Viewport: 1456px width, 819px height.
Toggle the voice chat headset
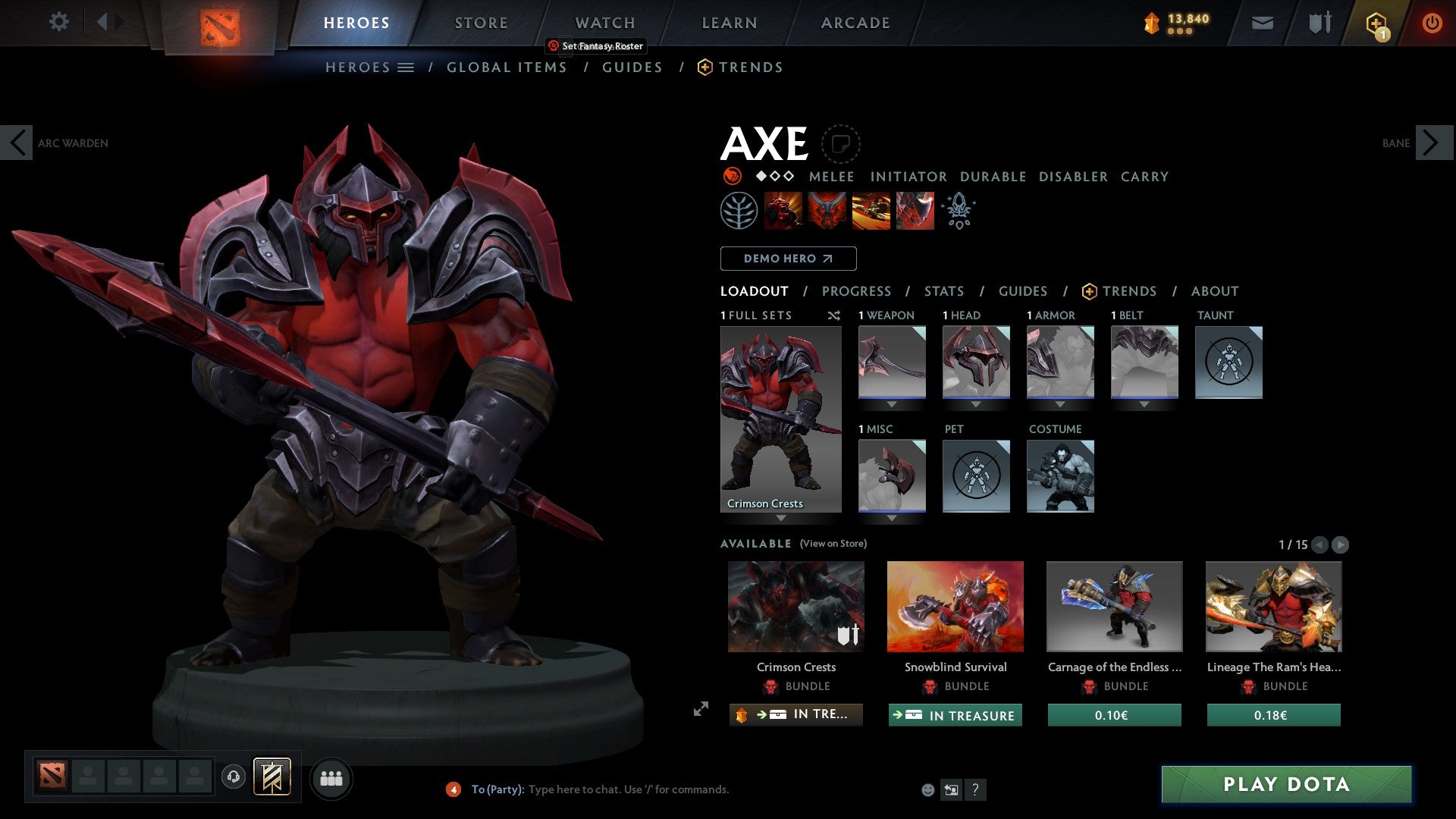pos(234,778)
